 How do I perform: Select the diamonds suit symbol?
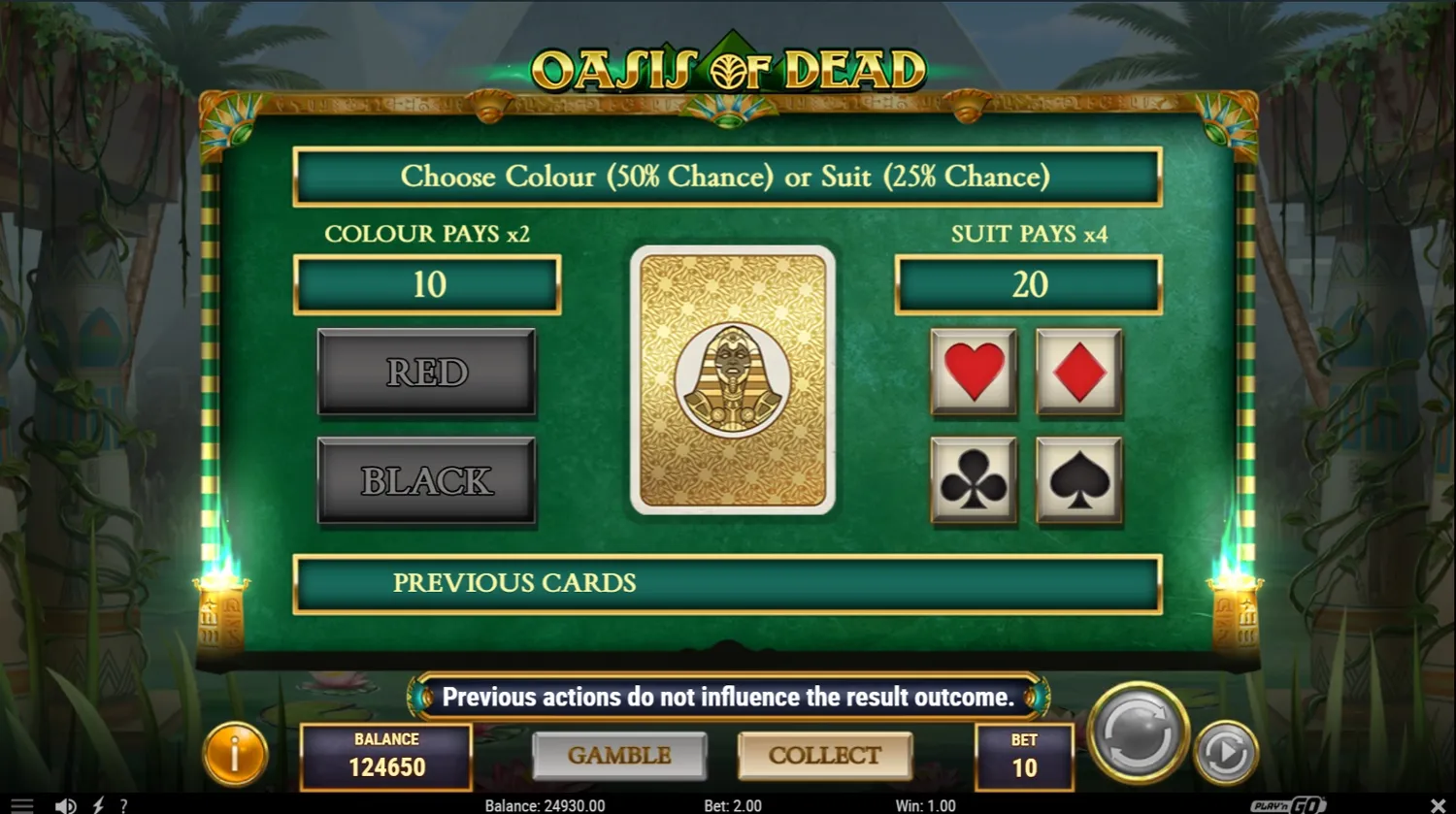(x=1078, y=374)
